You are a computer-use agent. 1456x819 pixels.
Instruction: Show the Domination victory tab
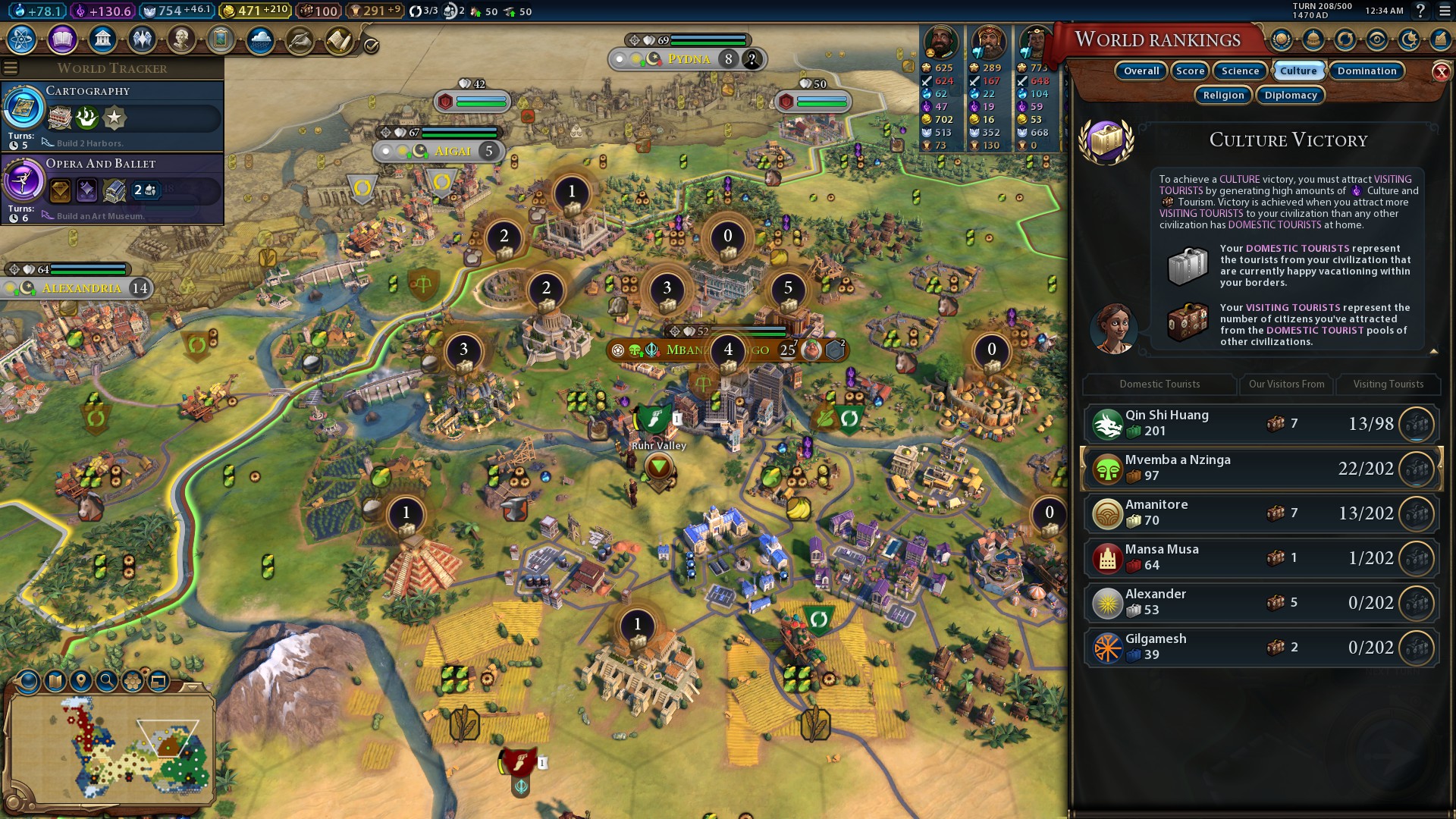[1367, 71]
